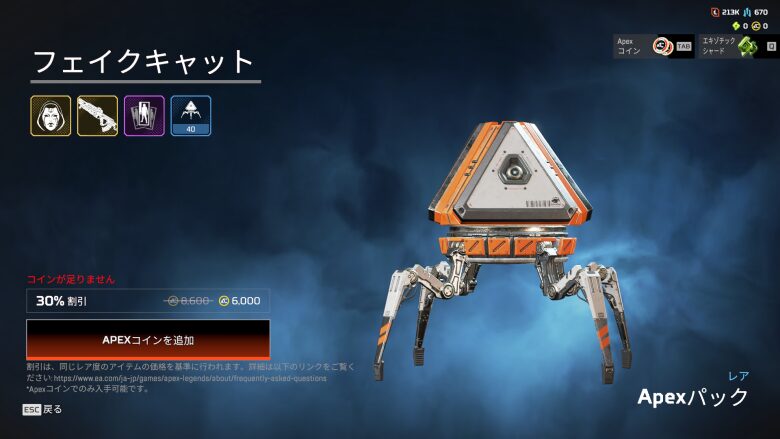Choose the gold weapon skin icon
The width and height of the screenshot is (780, 439).
click(97, 116)
